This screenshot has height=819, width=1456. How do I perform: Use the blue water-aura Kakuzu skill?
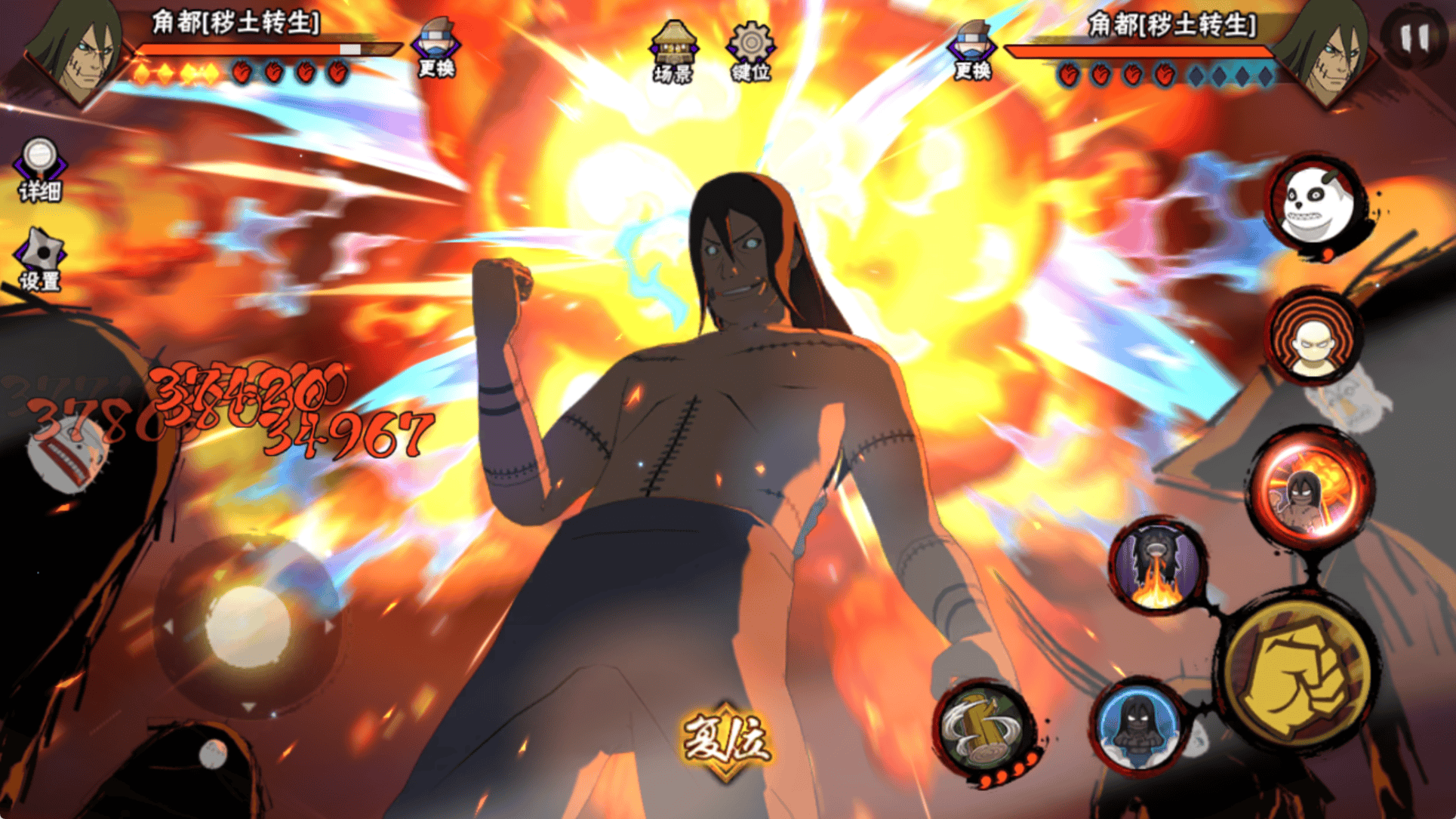click(x=1138, y=725)
